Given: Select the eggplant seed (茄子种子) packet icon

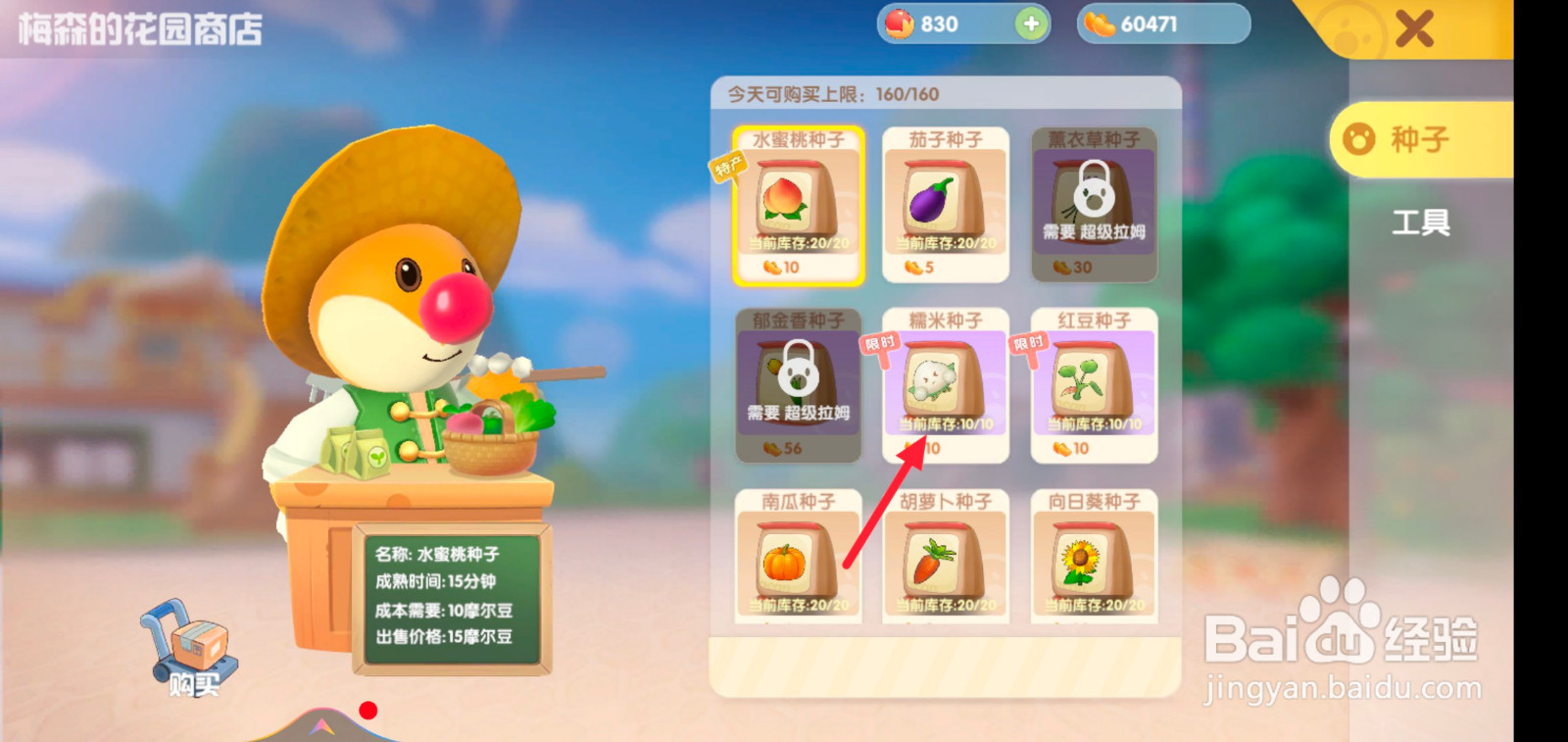Looking at the screenshot, I should [x=944, y=201].
